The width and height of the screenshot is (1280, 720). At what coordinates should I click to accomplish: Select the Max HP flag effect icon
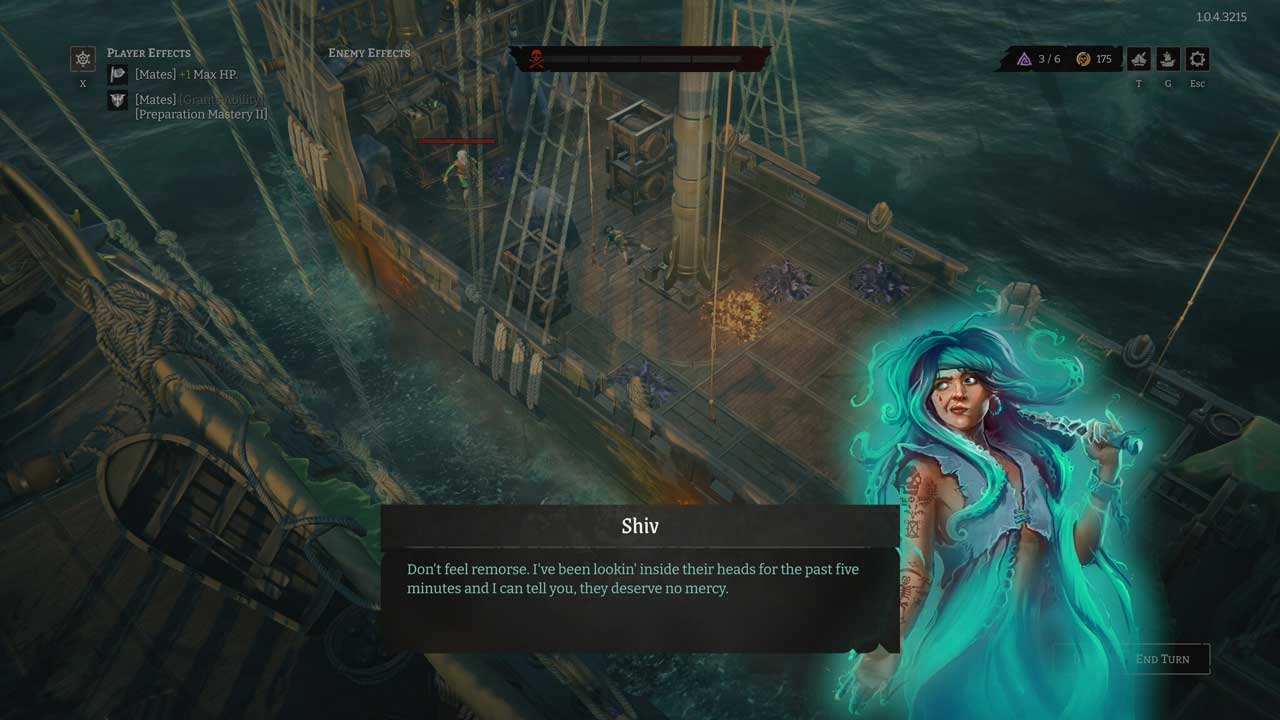pos(118,74)
